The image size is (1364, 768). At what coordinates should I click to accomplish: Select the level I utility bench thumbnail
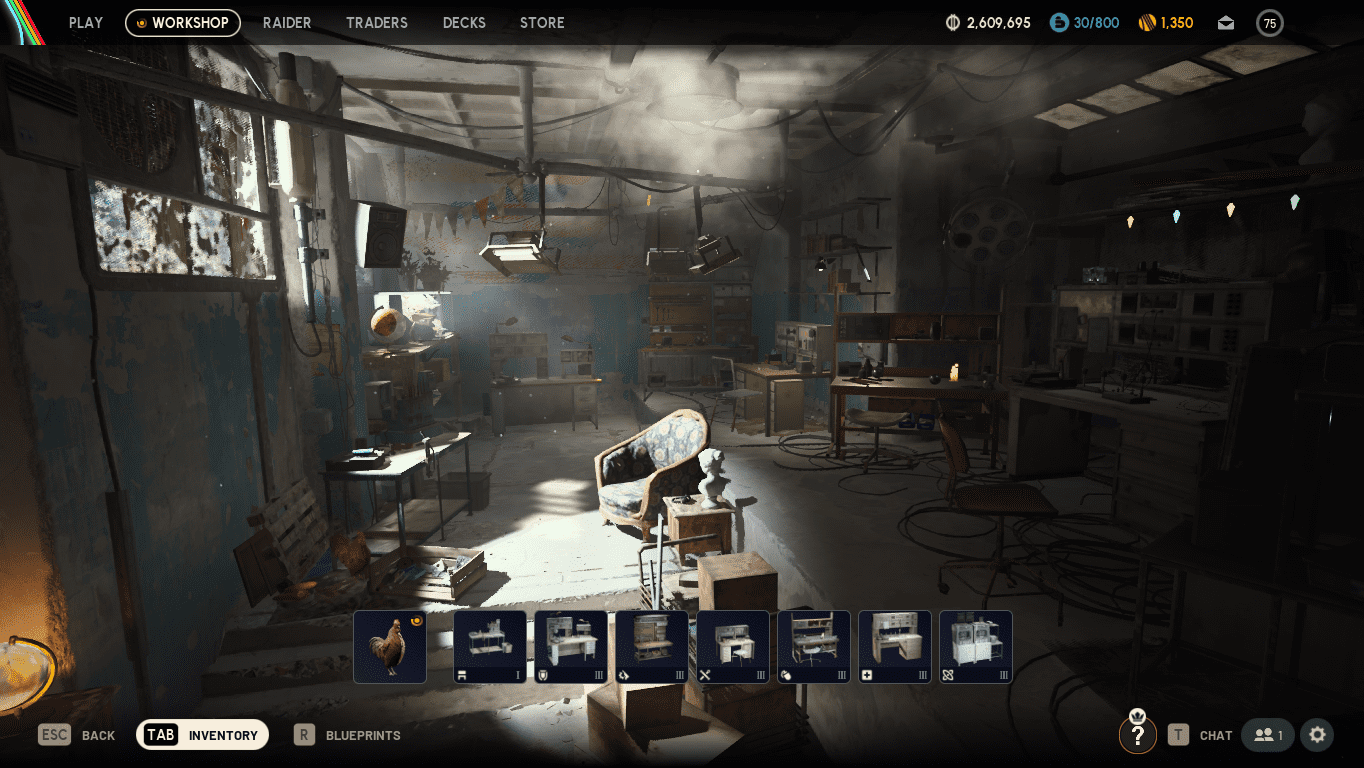pyautogui.click(x=490, y=647)
